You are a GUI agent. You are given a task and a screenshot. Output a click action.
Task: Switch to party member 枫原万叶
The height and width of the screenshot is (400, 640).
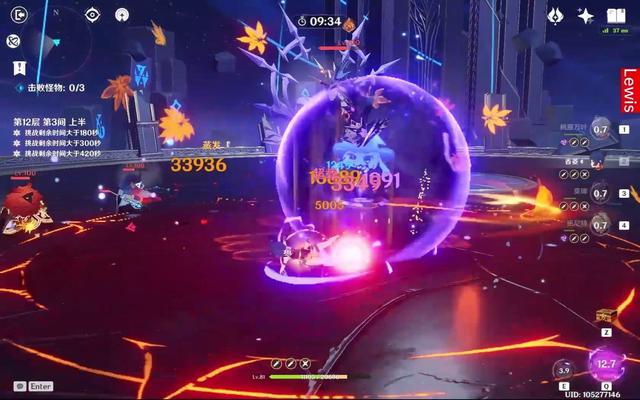point(600,129)
